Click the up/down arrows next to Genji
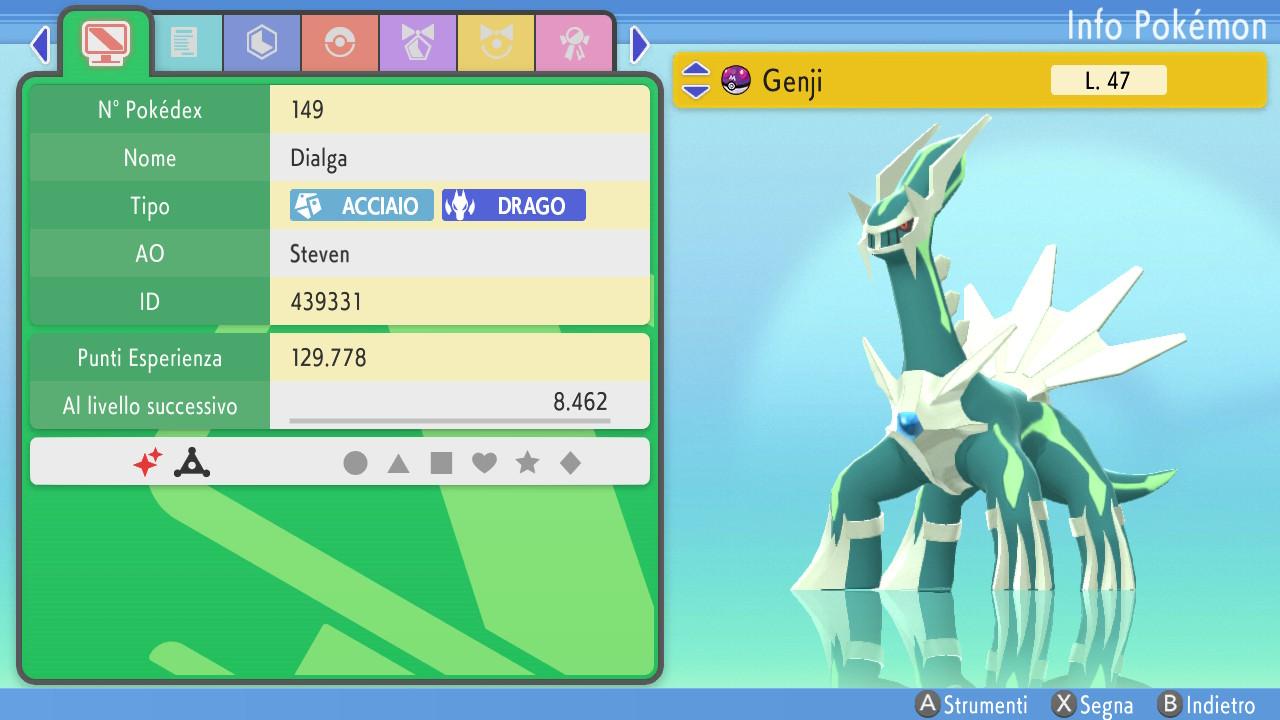This screenshot has height=720, width=1280. 696,80
